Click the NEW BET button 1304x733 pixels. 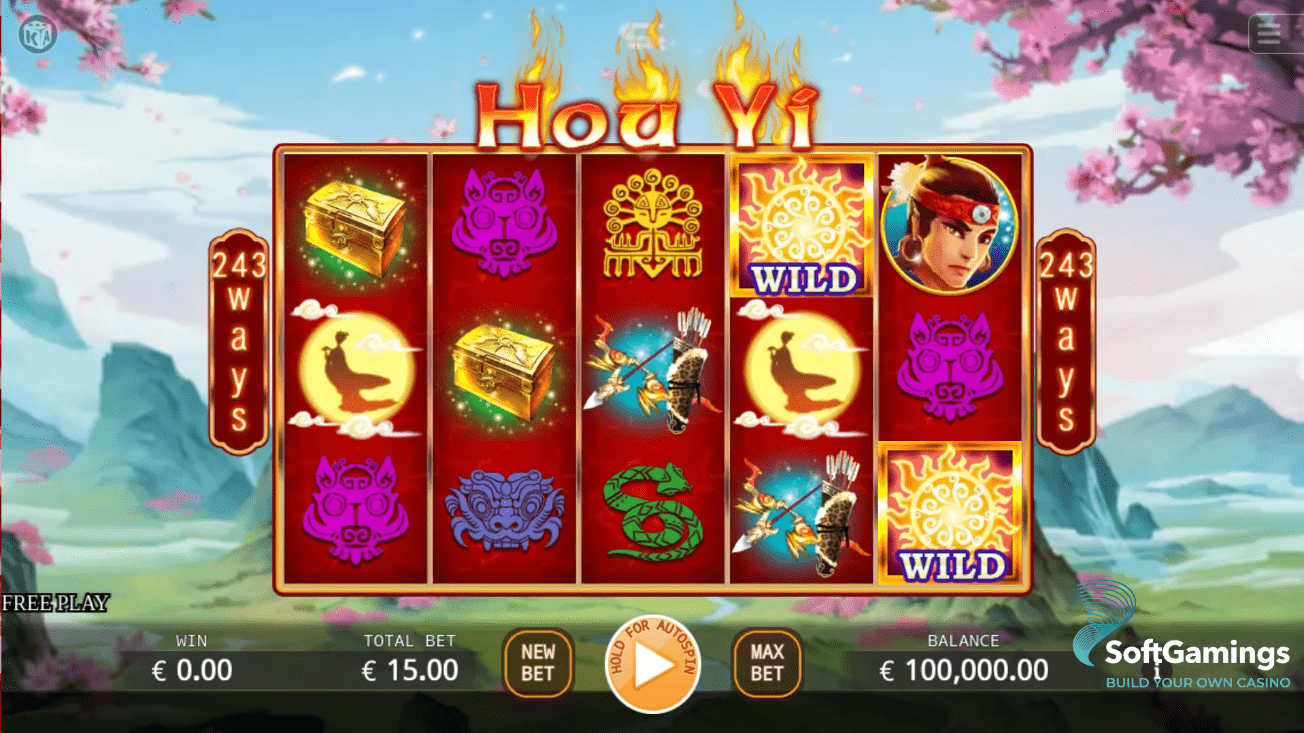pyautogui.click(x=538, y=662)
